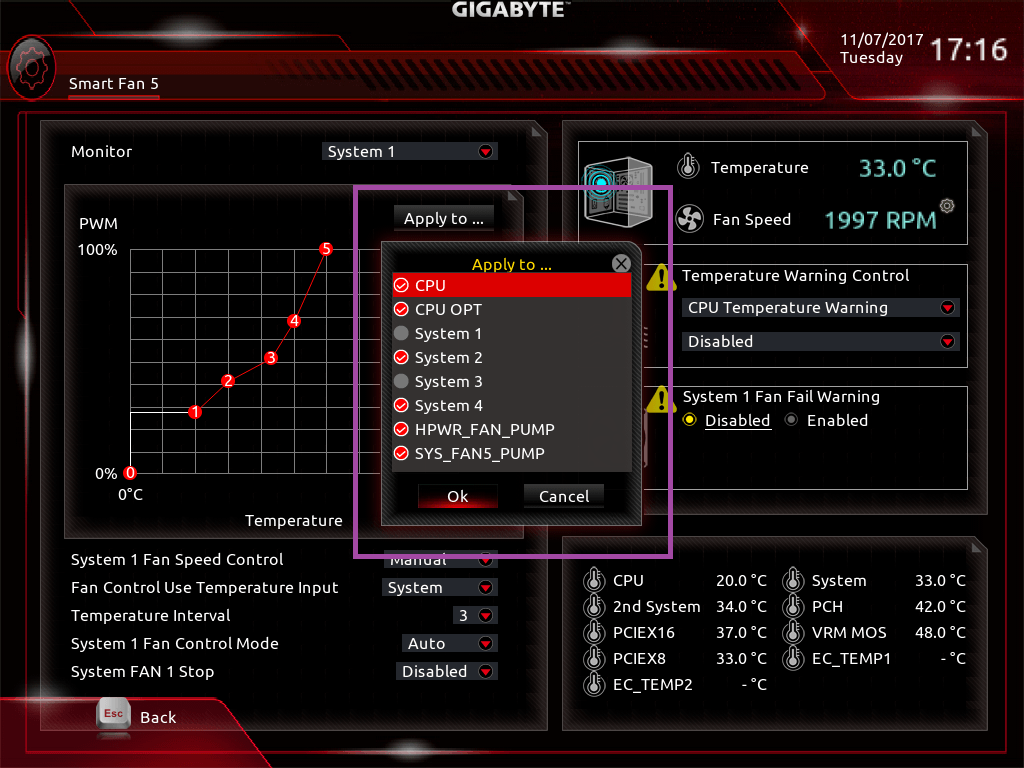This screenshot has height=768, width=1024.
Task: Open the Fan Control Mode Auto dropdown
Action: pyautogui.click(x=450, y=644)
